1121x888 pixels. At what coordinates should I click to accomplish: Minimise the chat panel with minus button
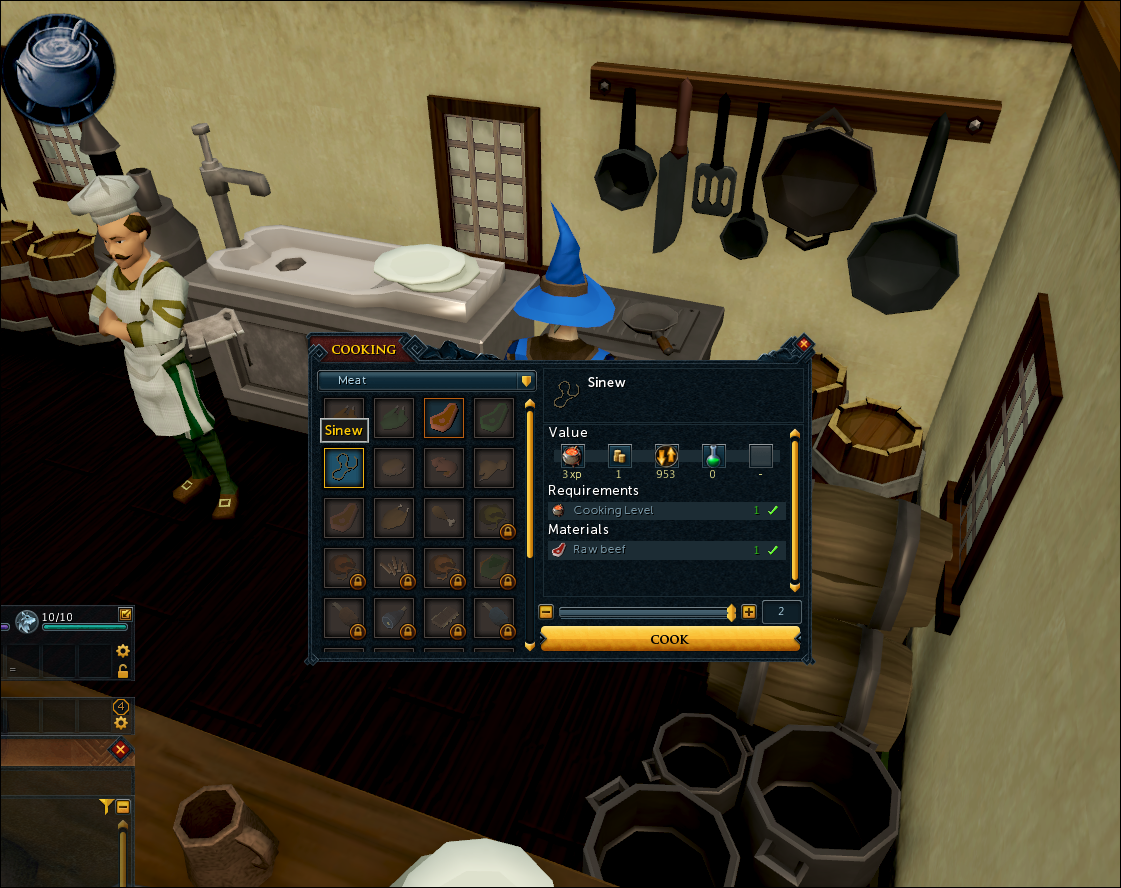123,806
